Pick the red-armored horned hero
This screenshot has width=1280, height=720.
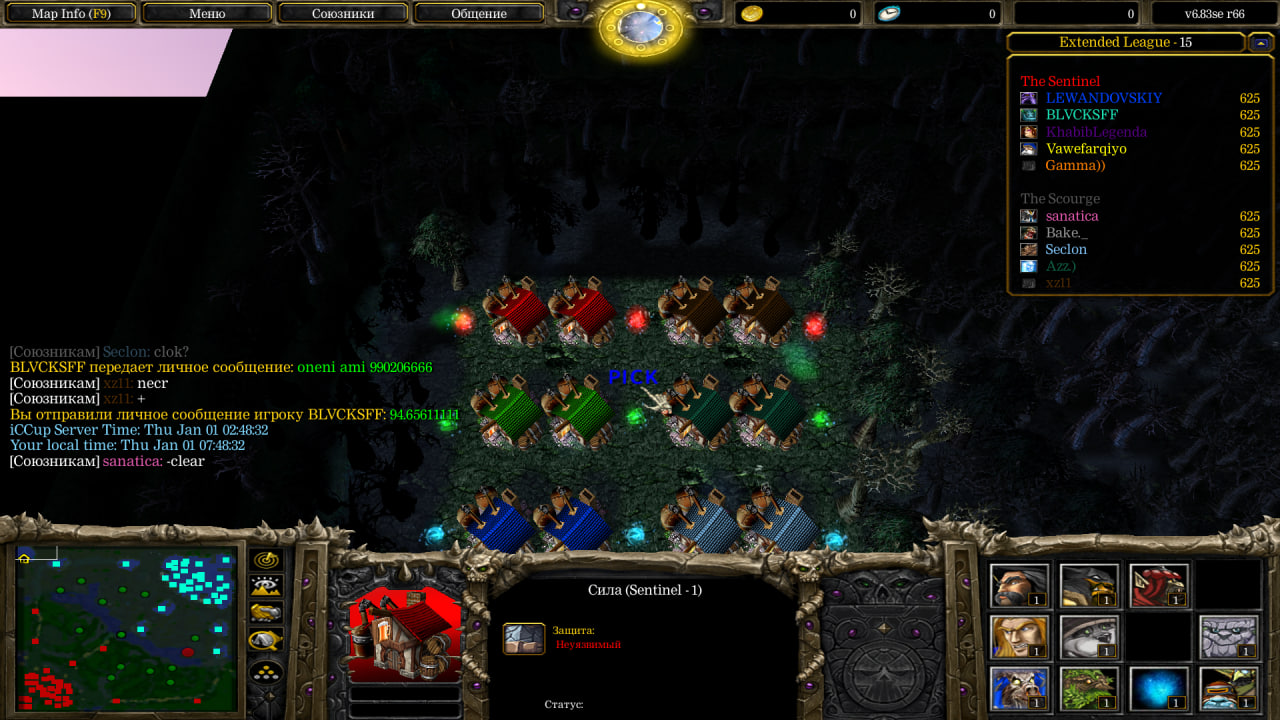coord(1159,585)
